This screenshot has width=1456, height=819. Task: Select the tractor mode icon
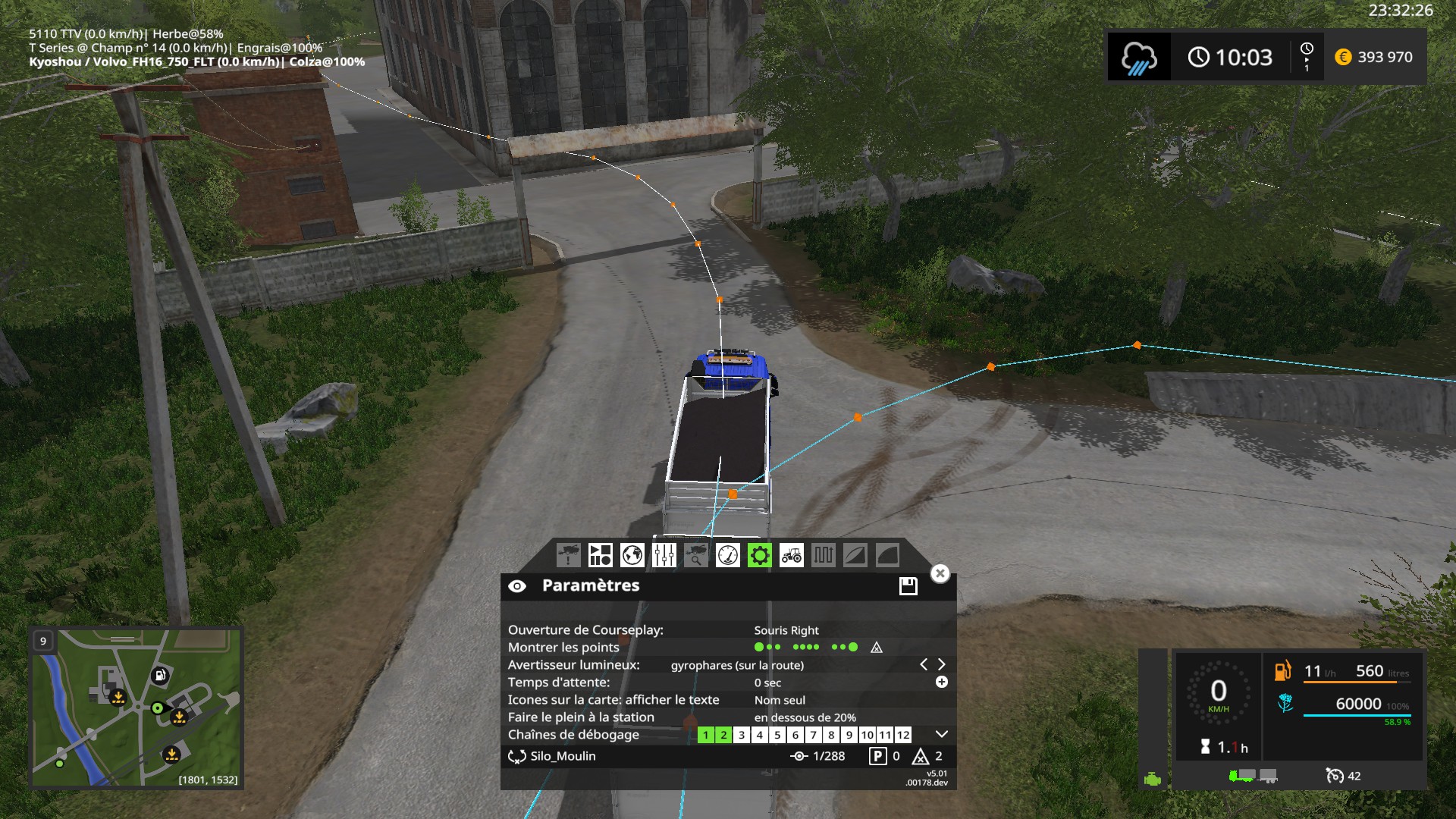coord(792,555)
